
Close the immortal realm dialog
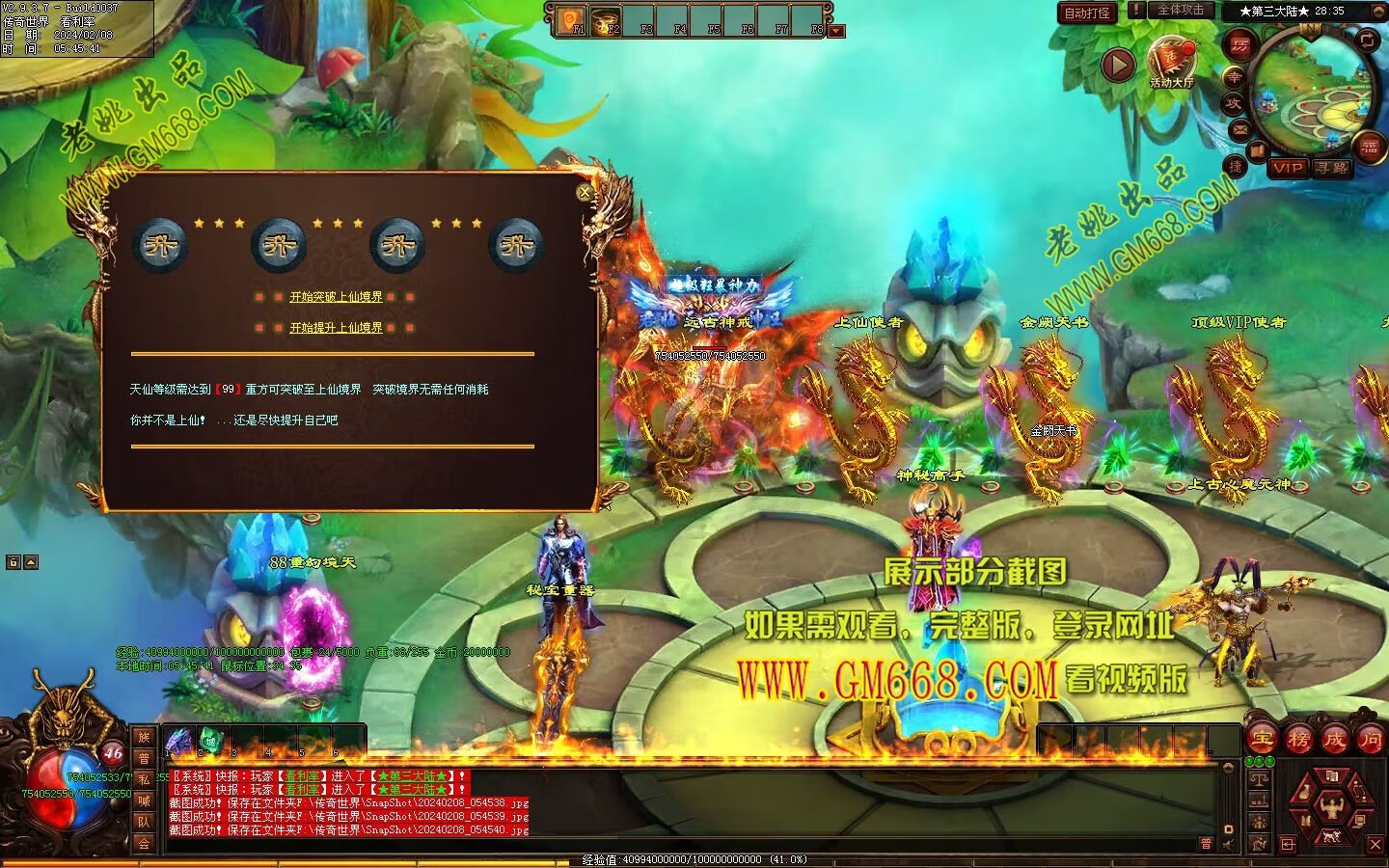point(584,193)
